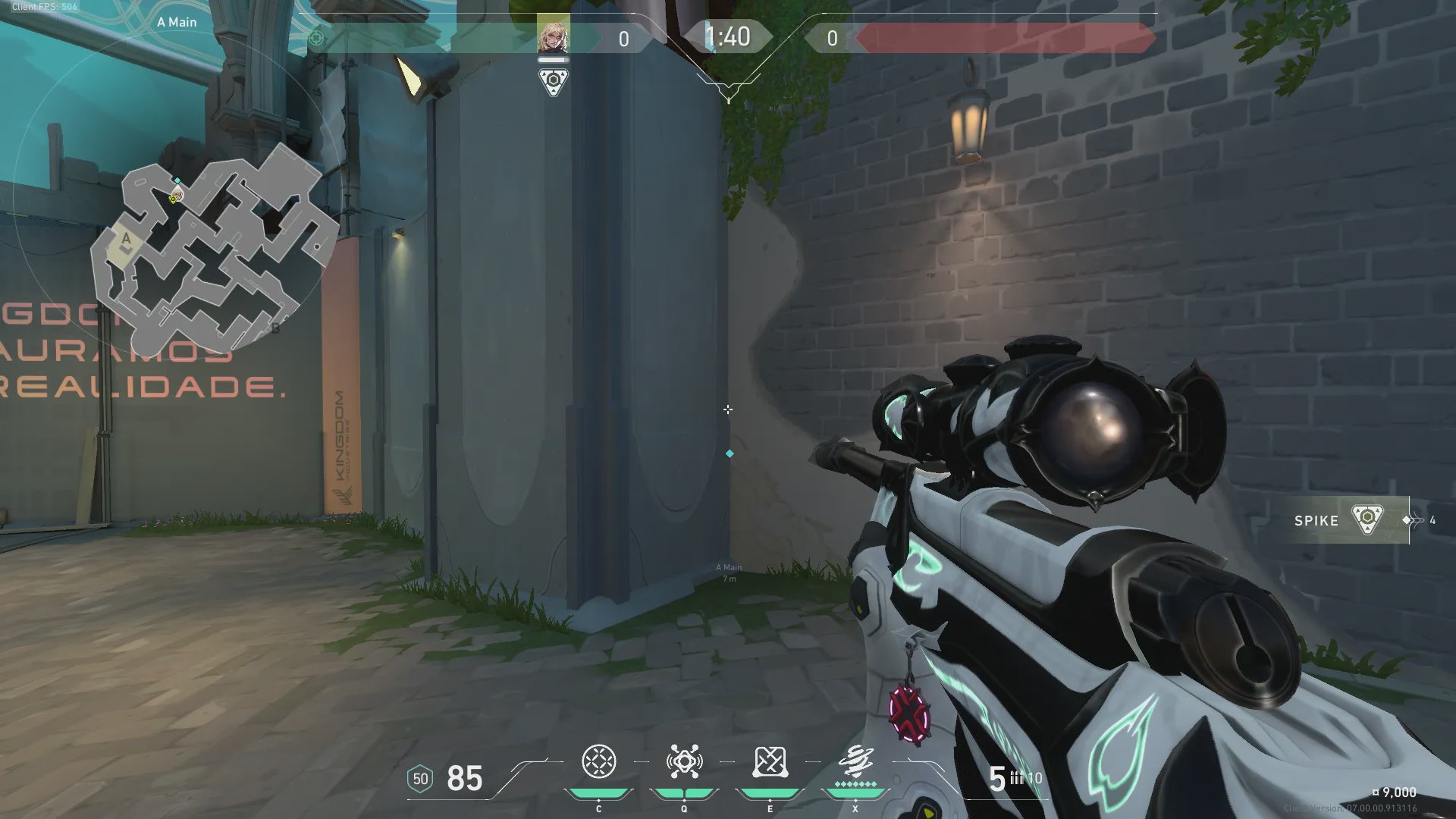Click the spike carrier icon below the portrait

(553, 82)
